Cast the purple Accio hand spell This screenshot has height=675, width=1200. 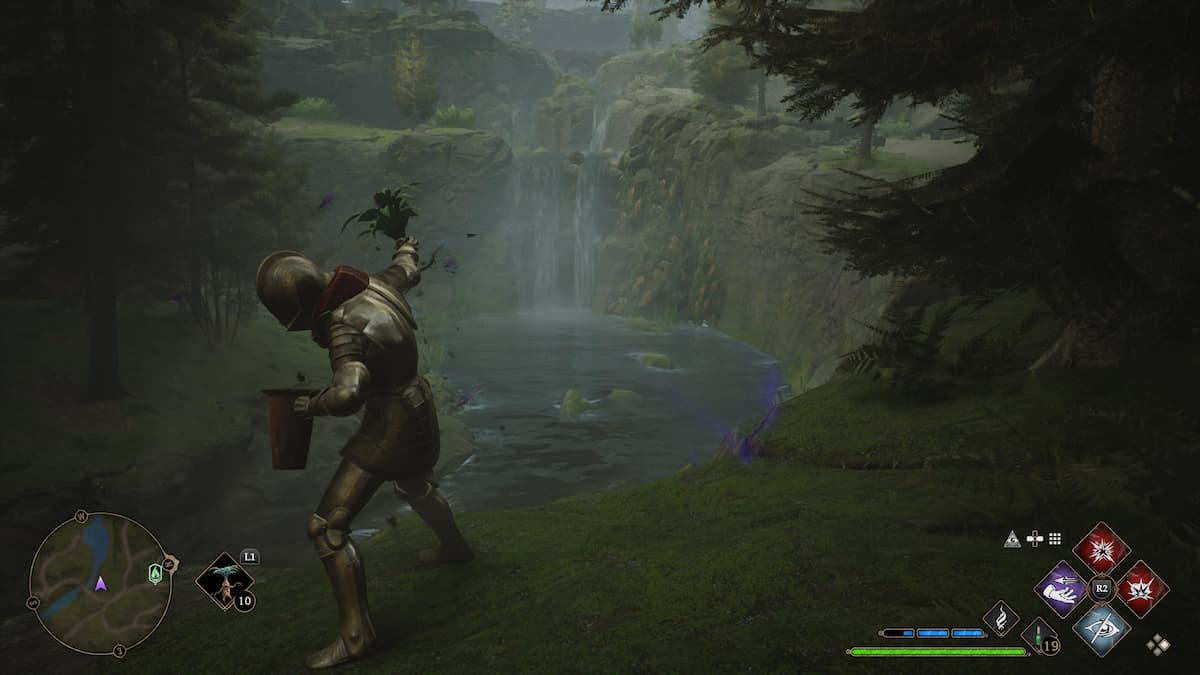point(1061,587)
